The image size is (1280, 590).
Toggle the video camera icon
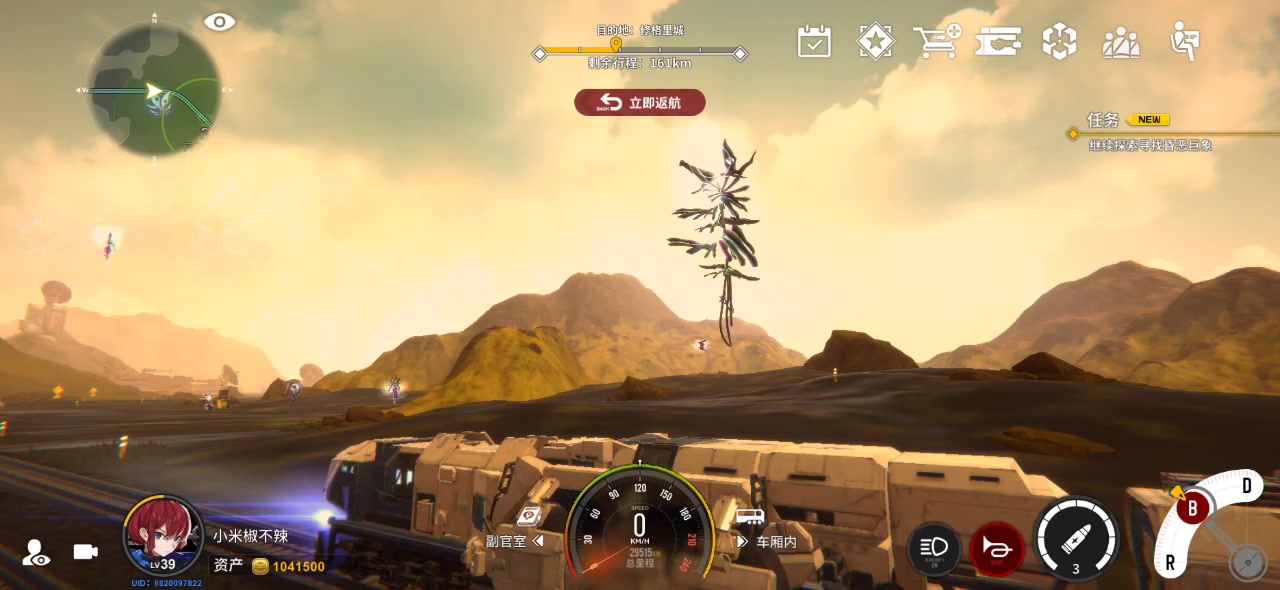coord(86,552)
